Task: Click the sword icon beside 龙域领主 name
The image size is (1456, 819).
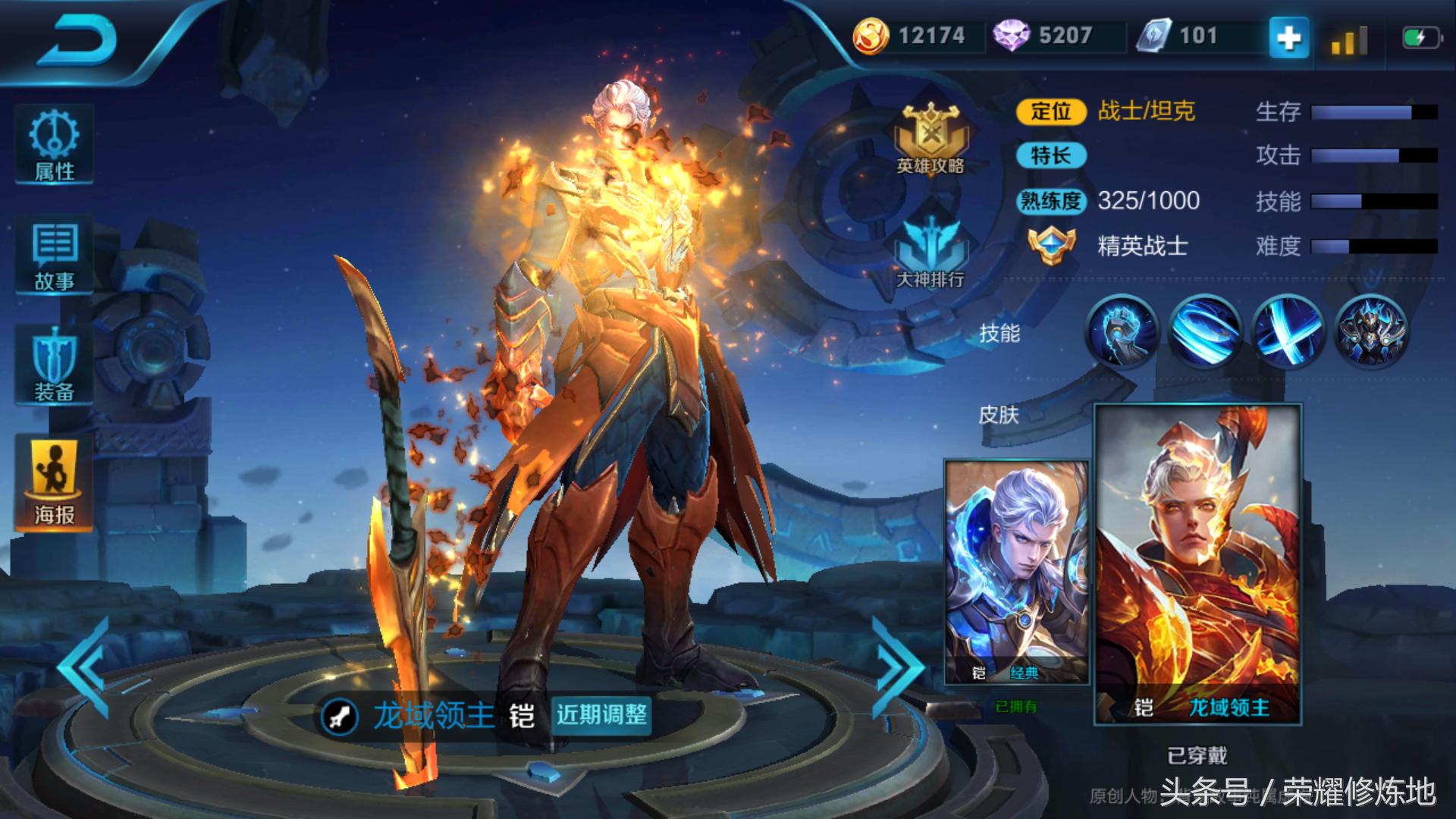Action: (x=339, y=716)
